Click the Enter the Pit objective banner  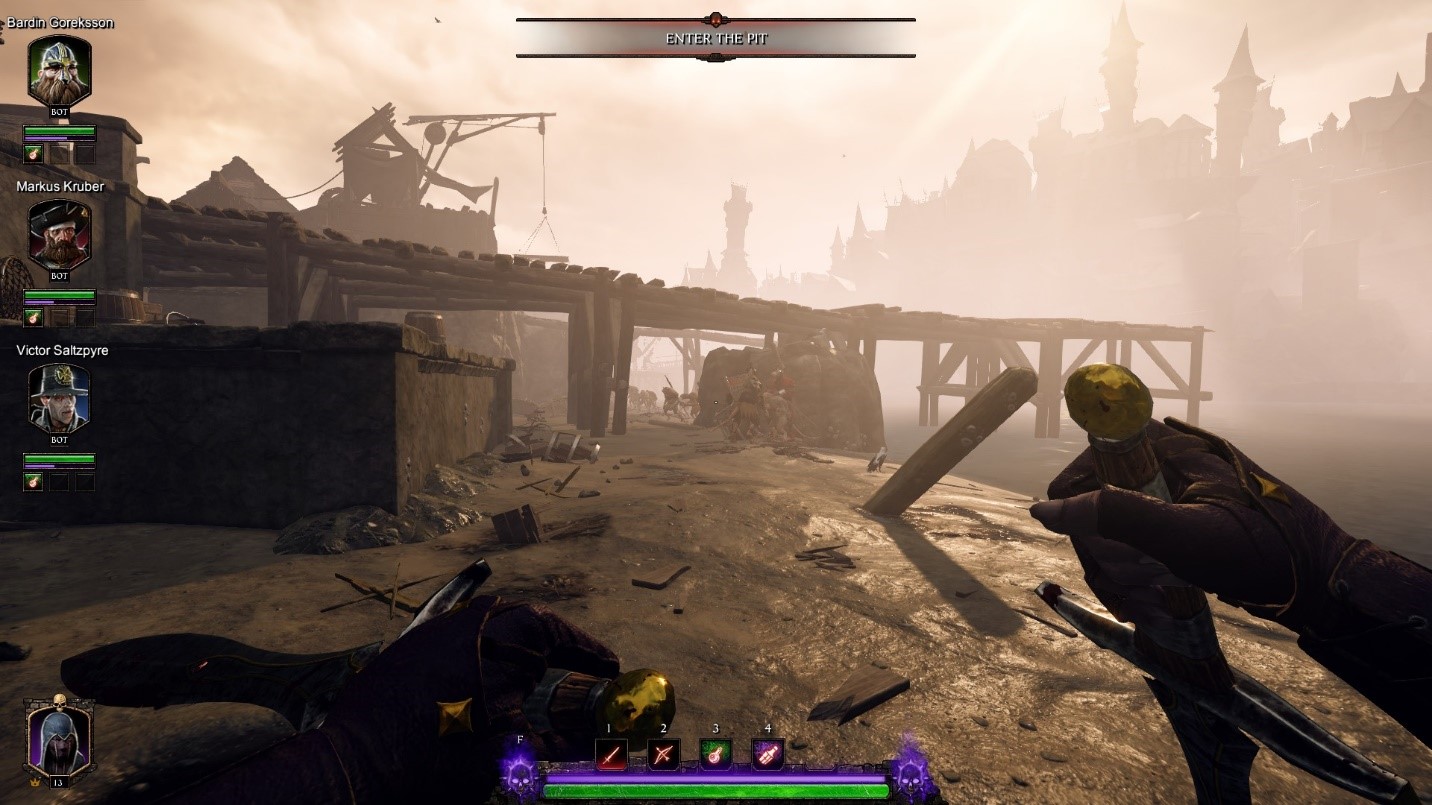716,39
